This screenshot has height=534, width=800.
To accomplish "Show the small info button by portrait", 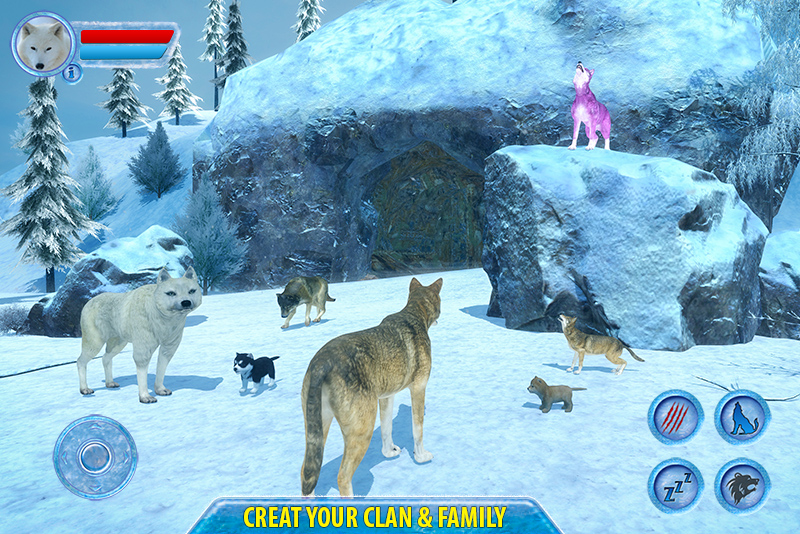I will [x=71, y=73].
